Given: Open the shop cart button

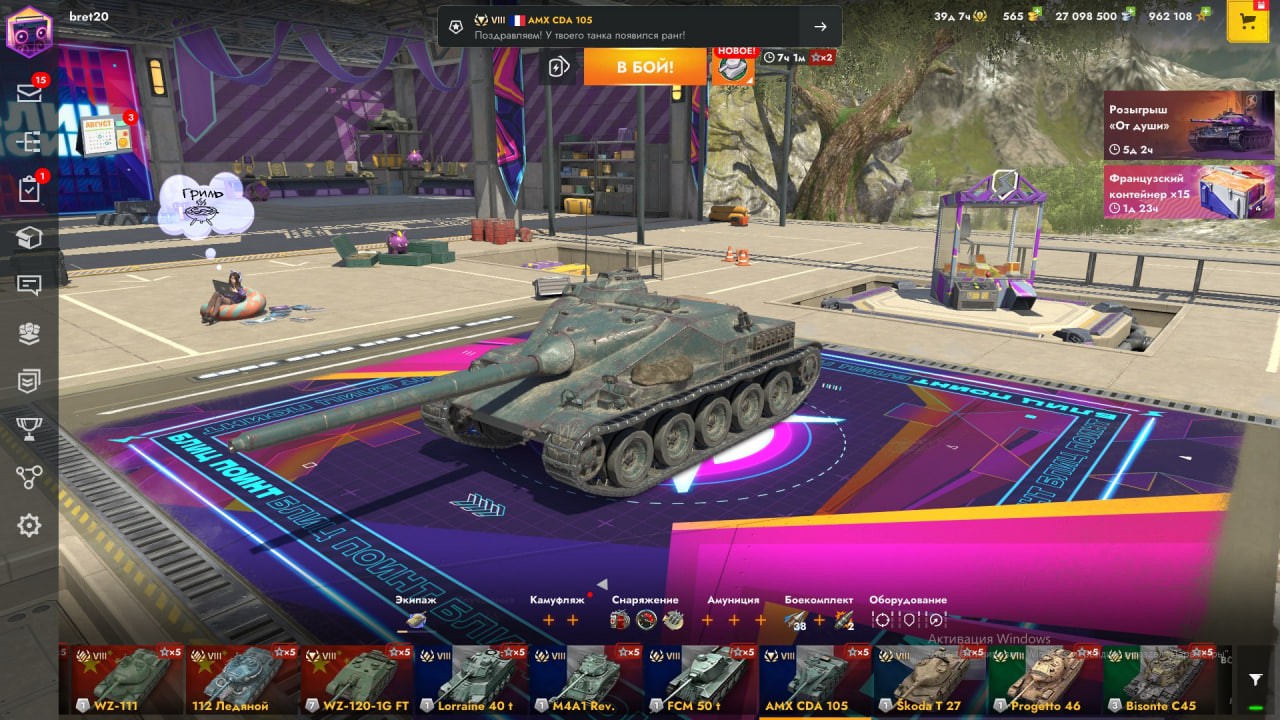Looking at the screenshot, I should [1247, 22].
